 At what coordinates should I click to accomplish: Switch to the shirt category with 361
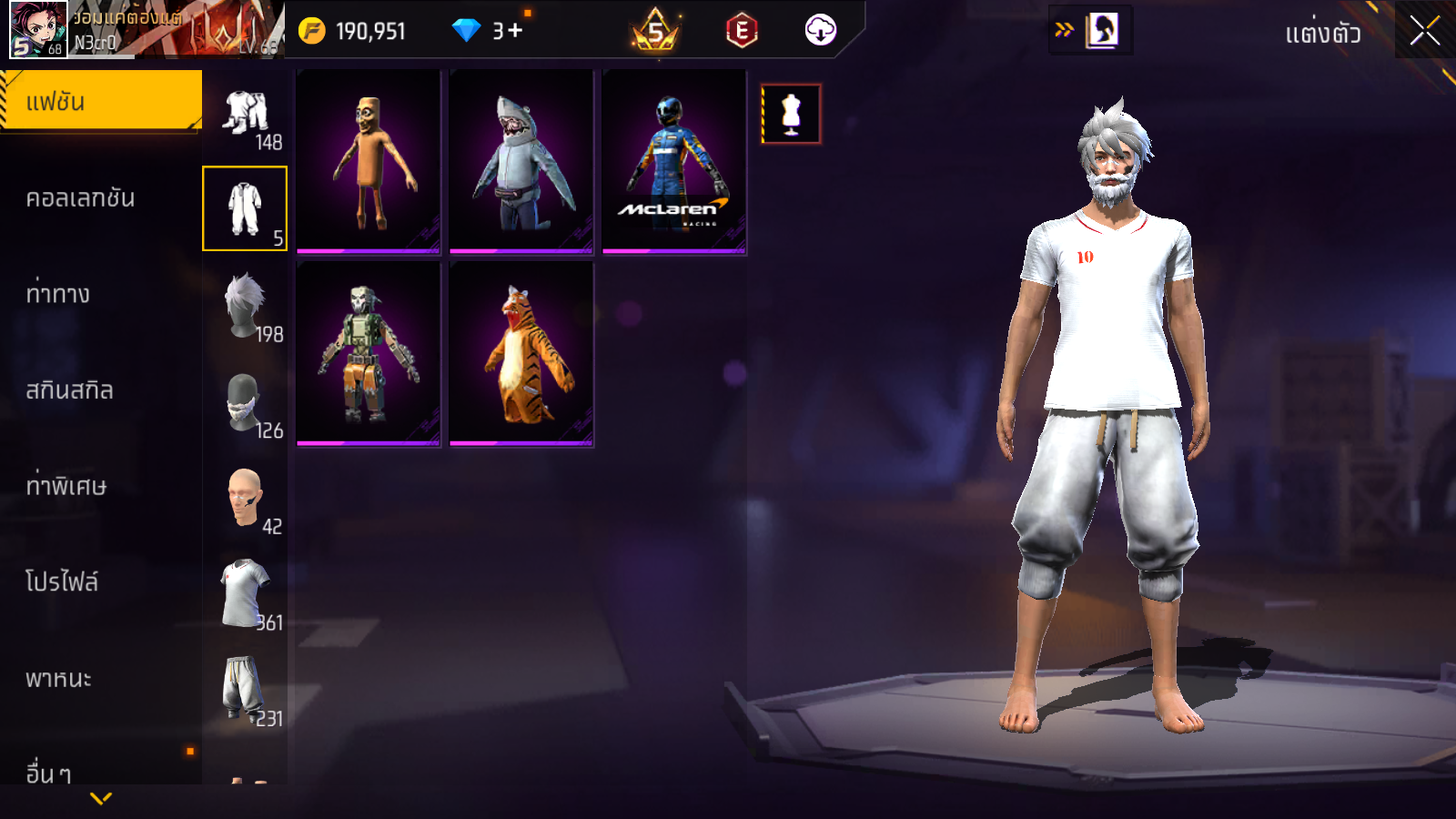pos(246,593)
